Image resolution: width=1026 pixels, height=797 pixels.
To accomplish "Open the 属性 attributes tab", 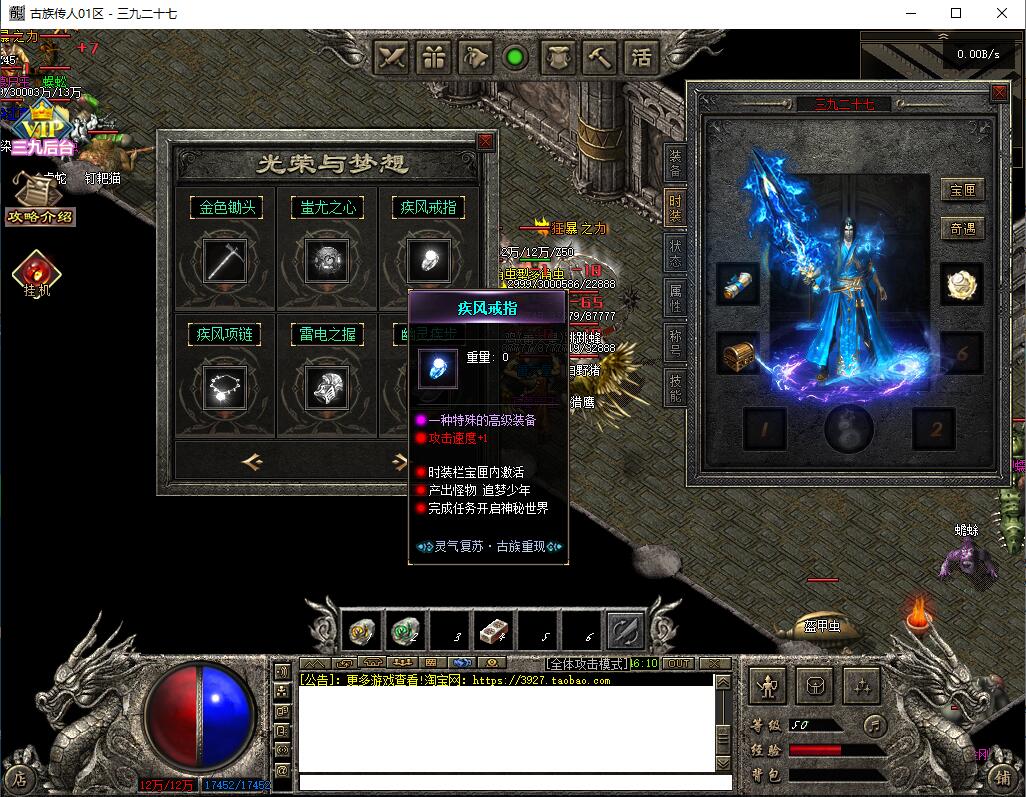I will [x=675, y=296].
